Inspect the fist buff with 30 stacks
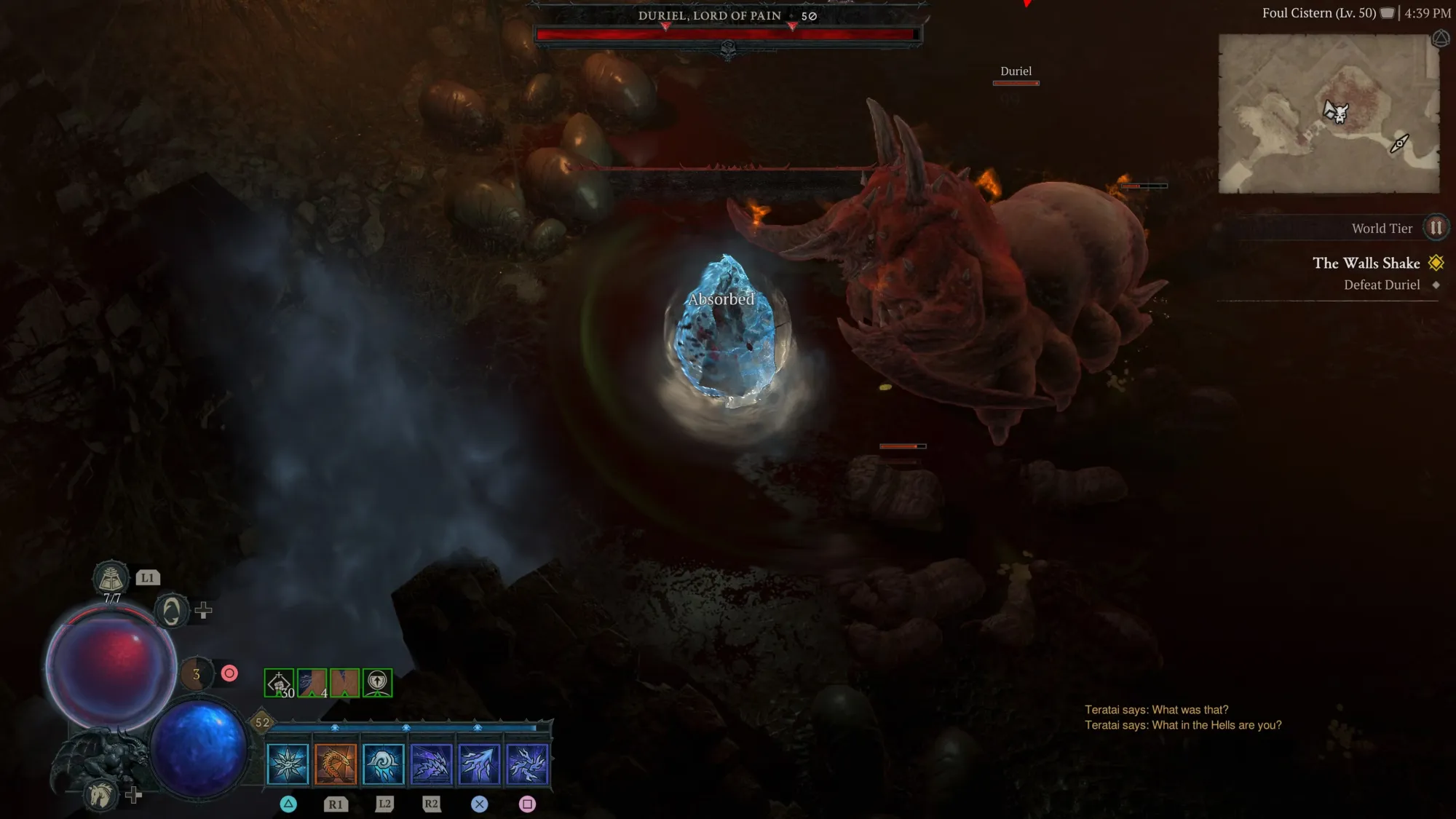This screenshot has height=819, width=1456. (x=279, y=683)
